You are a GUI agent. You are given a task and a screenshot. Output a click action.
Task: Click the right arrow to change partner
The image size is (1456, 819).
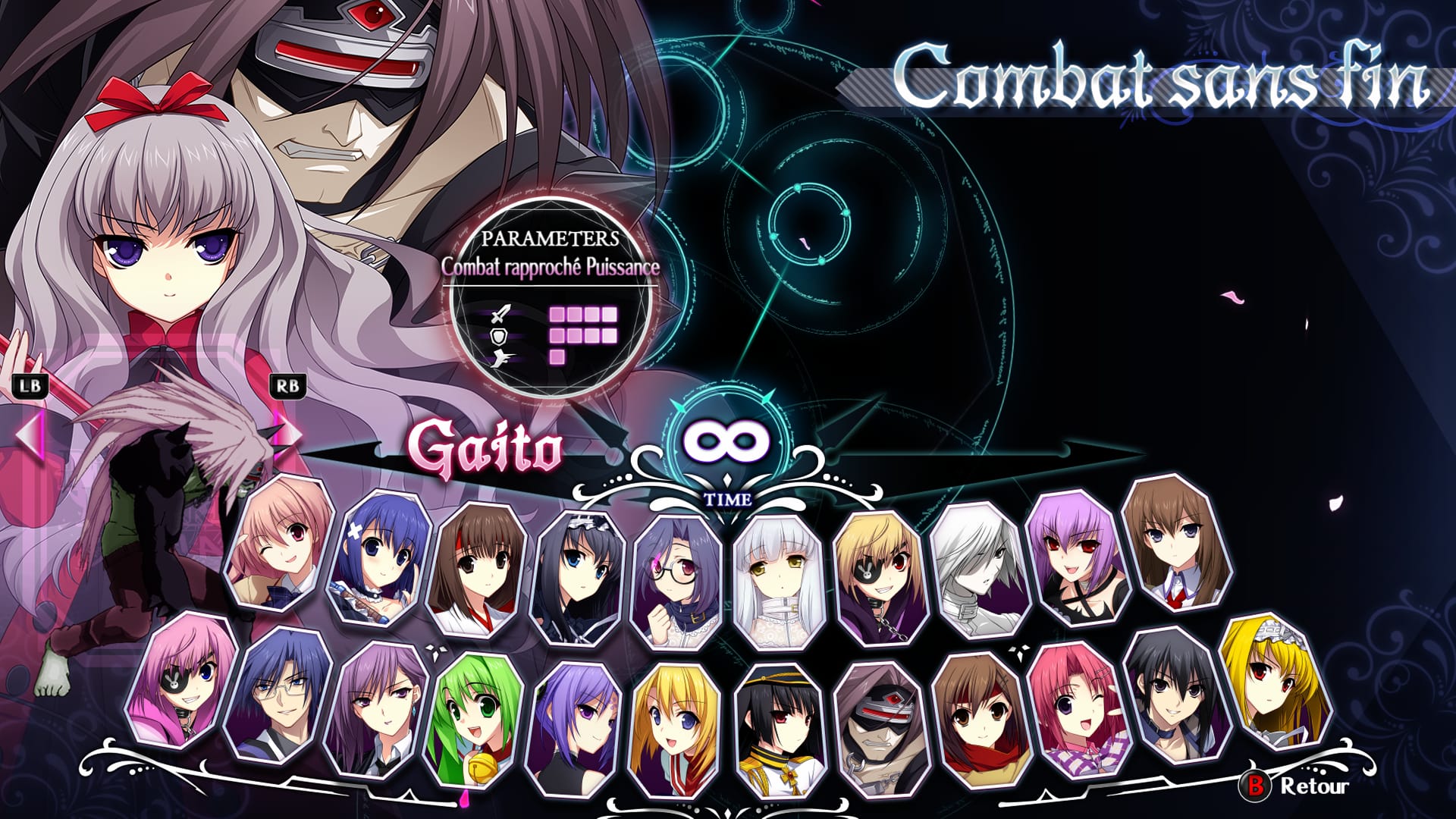287,435
